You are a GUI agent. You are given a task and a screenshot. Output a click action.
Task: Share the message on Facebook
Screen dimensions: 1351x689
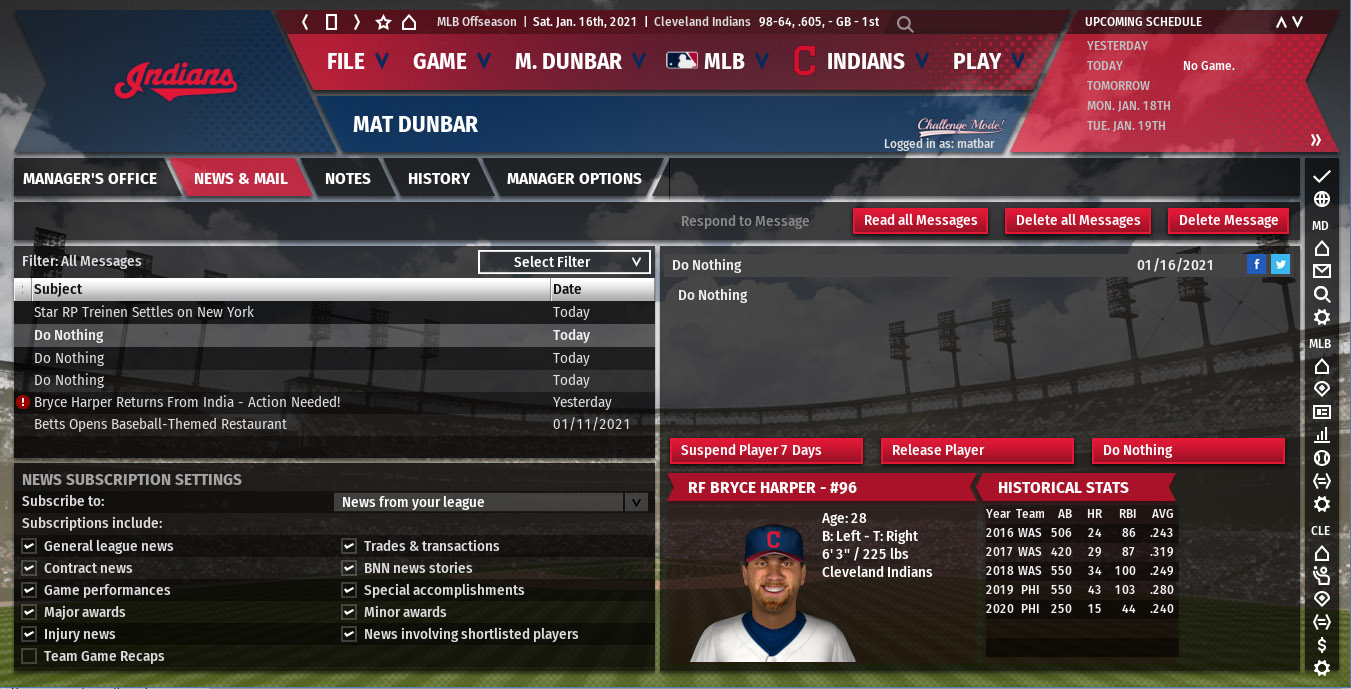tap(1257, 265)
